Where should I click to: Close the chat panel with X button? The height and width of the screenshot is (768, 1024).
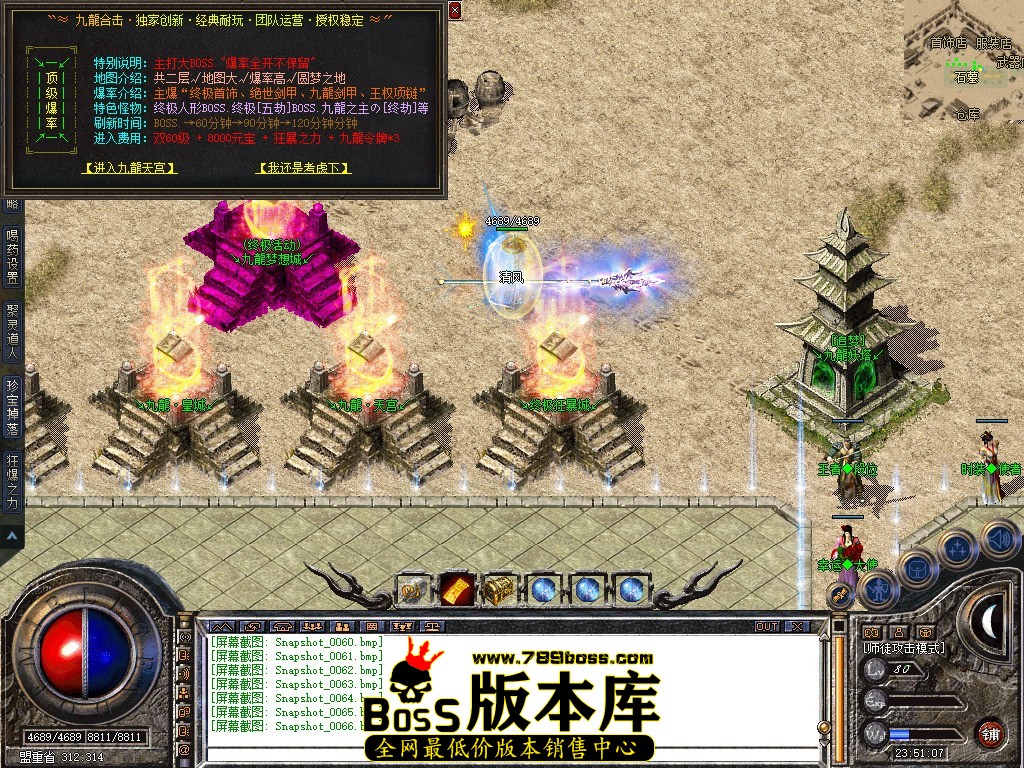(x=796, y=626)
